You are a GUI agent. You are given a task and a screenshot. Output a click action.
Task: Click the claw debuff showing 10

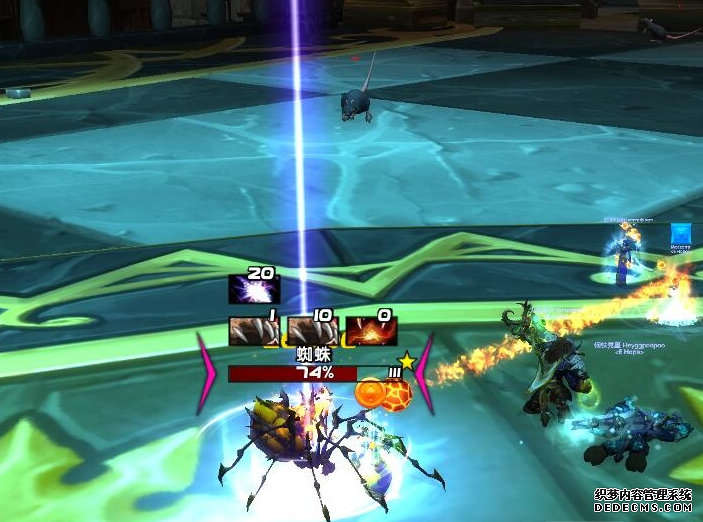(x=312, y=331)
